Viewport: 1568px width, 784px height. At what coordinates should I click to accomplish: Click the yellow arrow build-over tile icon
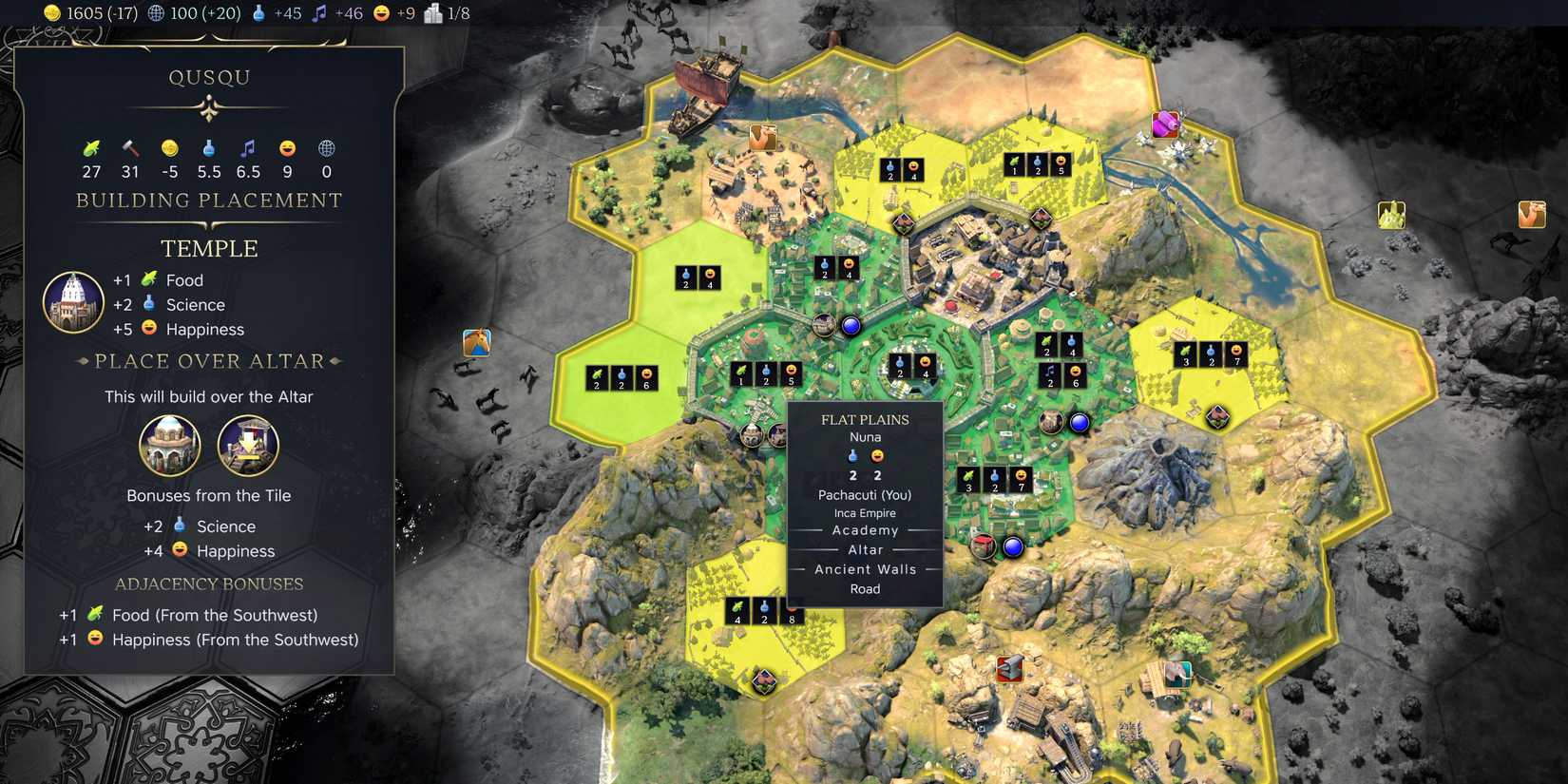tap(248, 445)
